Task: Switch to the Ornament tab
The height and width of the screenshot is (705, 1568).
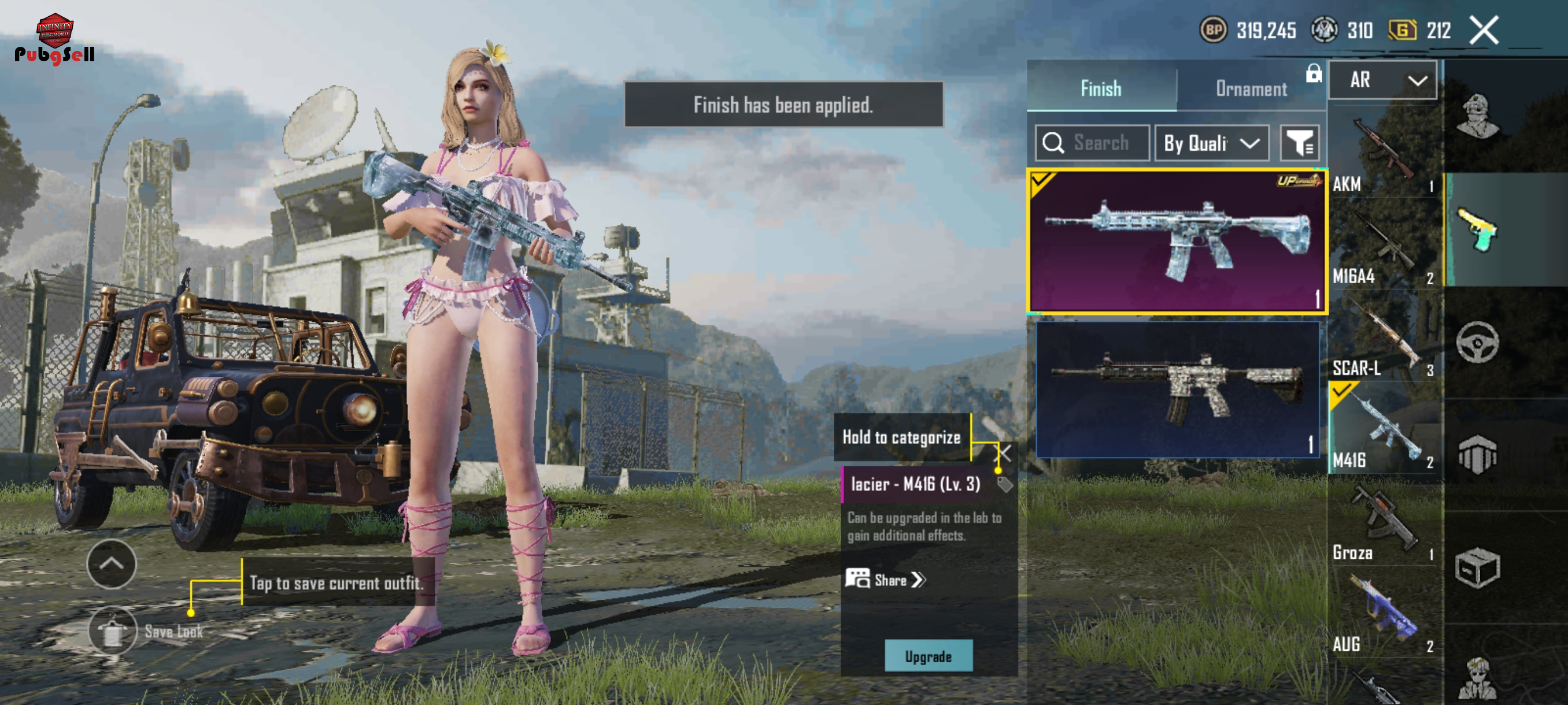Action: click(1251, 89)
